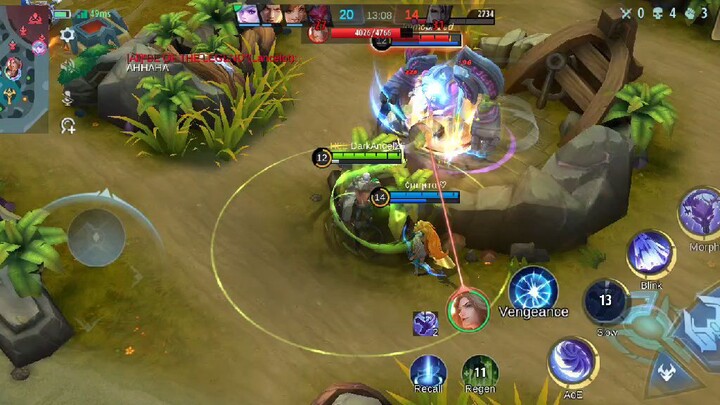Cast the Morph ultimate skill
720x405 pixels.
pos(700,212)
